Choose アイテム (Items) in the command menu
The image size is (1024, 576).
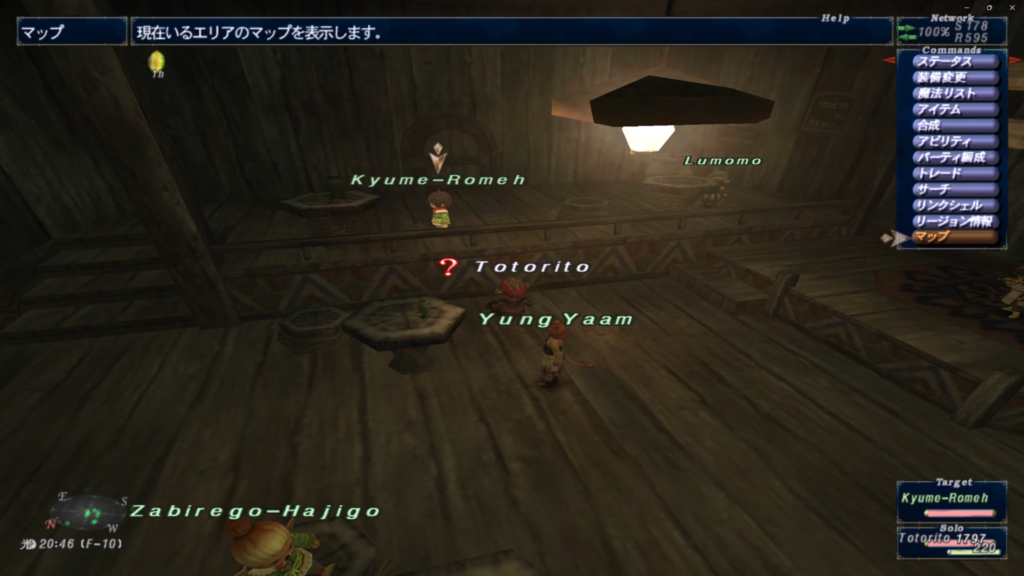pos(955,110)
